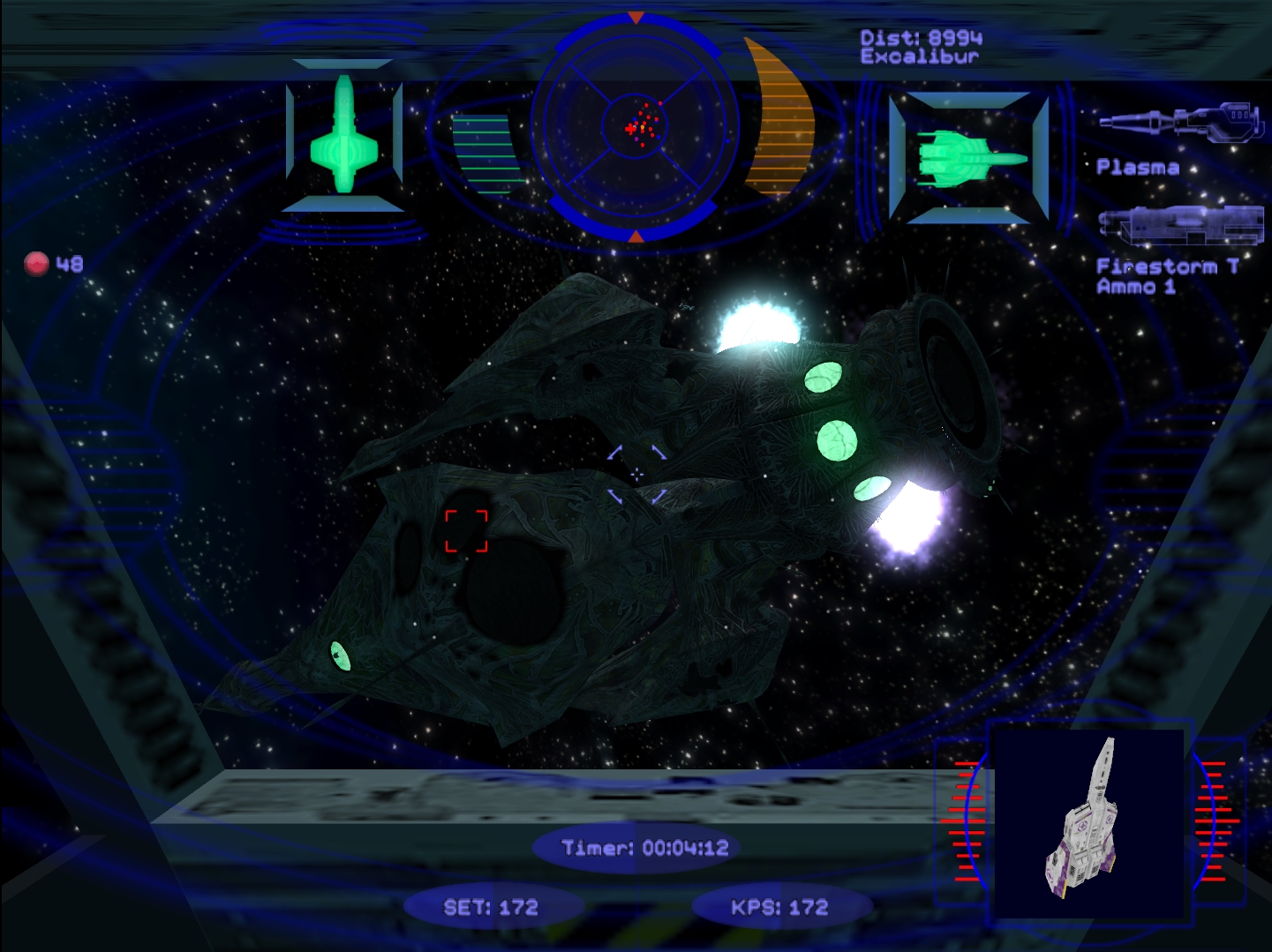
Task: Select the Plasma gun icon
Action: tap(1179, 123)
